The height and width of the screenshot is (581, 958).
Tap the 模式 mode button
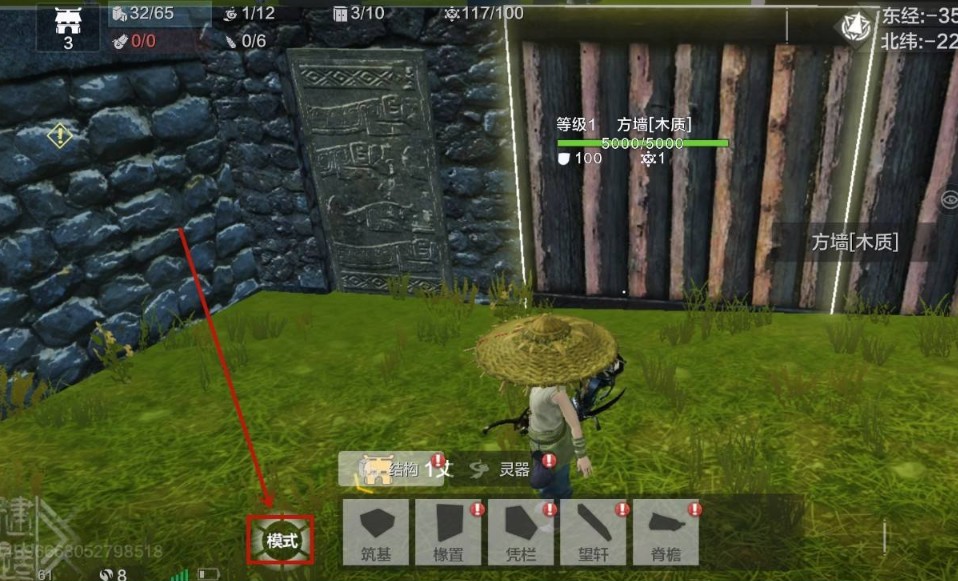pos(281,541)
